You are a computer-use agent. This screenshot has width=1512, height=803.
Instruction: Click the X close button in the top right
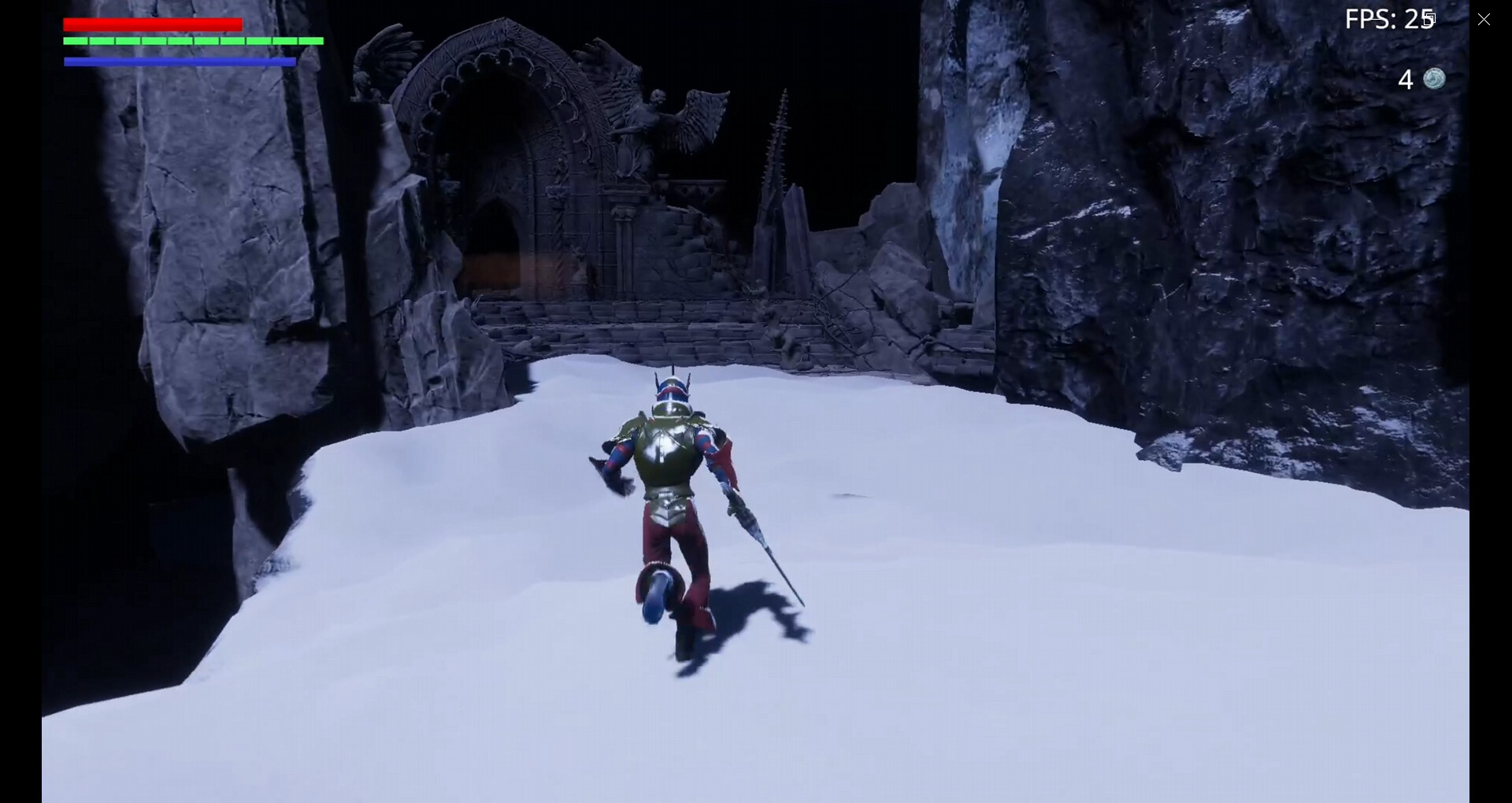click(x=1485, y=19)
